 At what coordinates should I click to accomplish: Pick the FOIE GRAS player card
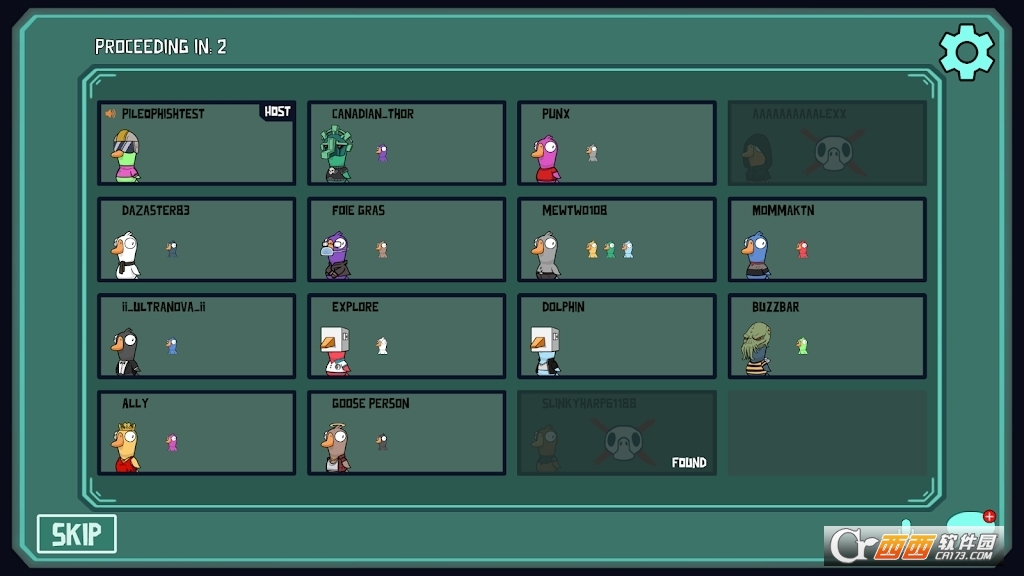406,240
